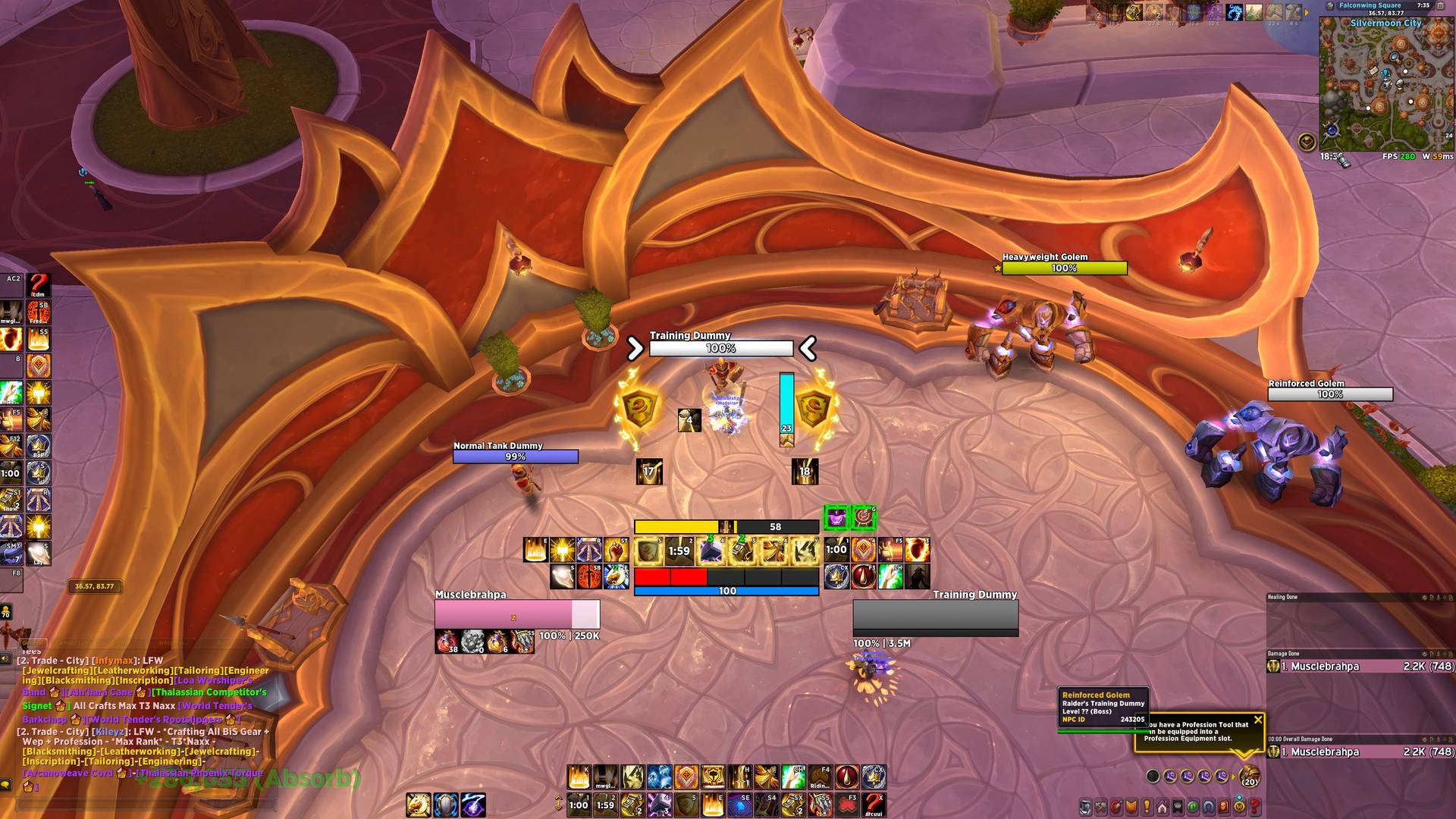This screenshot has height=819, width=1456.
Task: Use the purple hammer ability with 3 charges
Action: tap(659, 805)
